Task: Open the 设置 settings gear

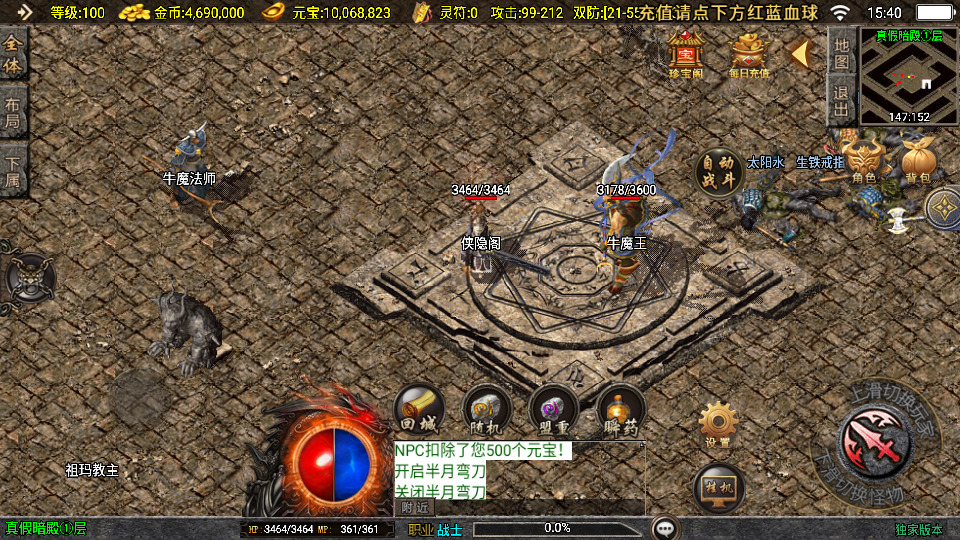Action: pyautogui.click(x=717, y=424)
